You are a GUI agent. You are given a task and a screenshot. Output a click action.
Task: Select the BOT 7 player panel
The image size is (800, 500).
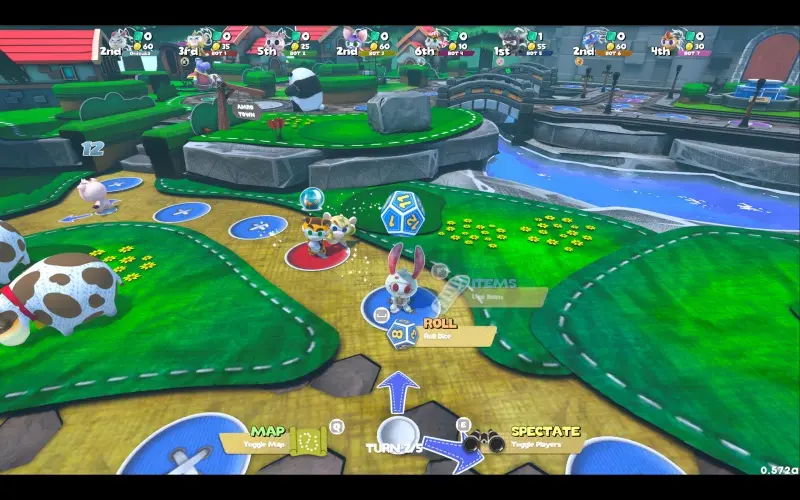(x=679, y=42)
